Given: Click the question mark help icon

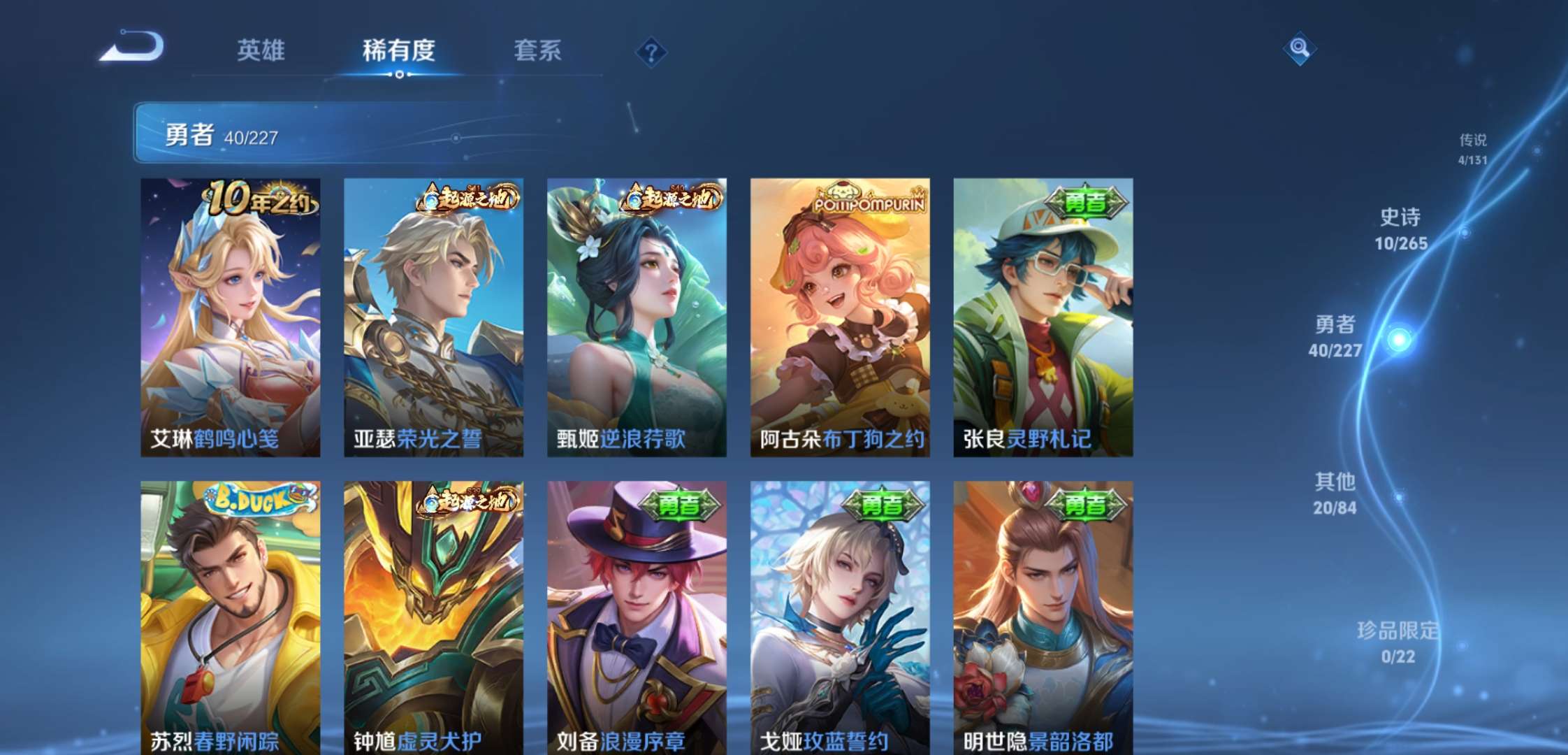Looking at the screenshot, I should (651, 51).
